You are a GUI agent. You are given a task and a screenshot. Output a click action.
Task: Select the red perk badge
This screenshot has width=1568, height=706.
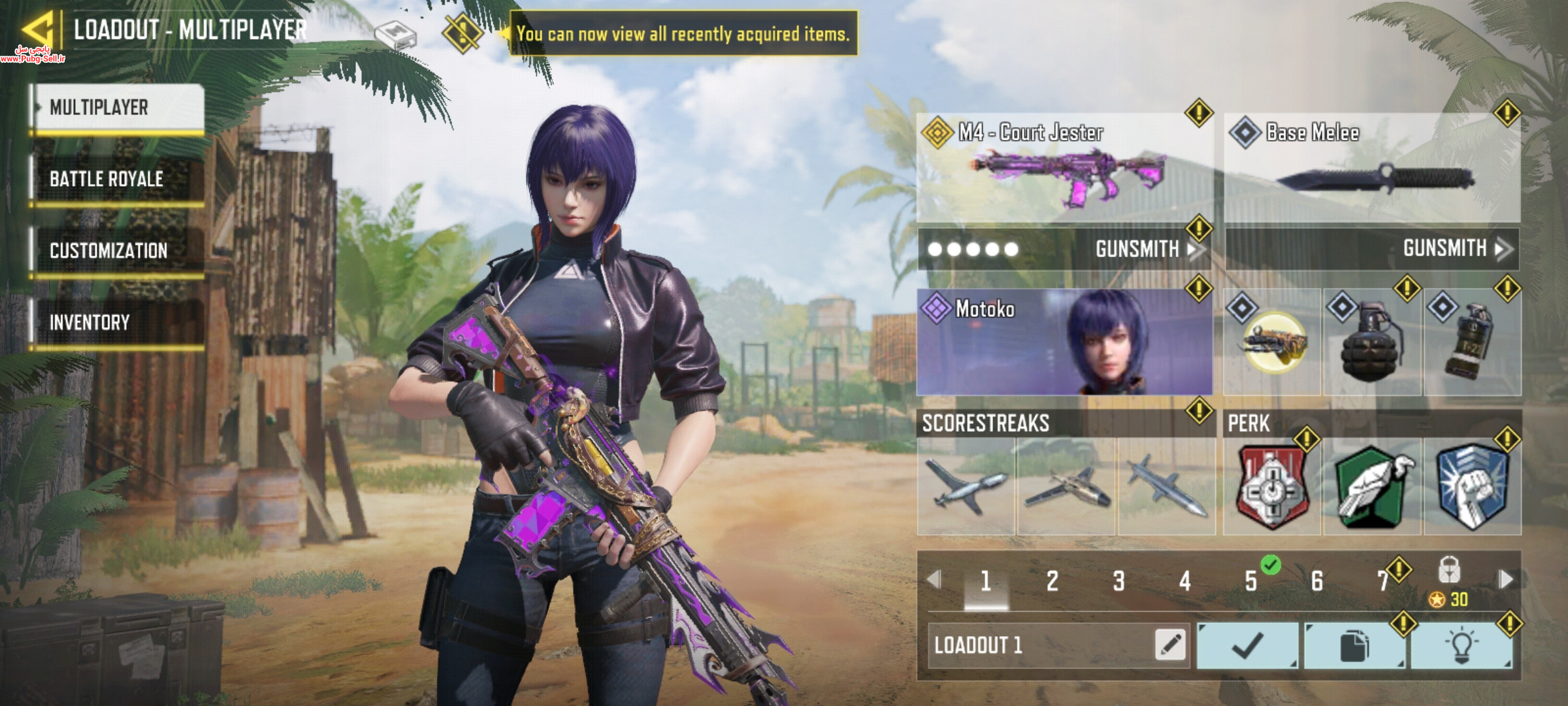tap(1271, 487)
